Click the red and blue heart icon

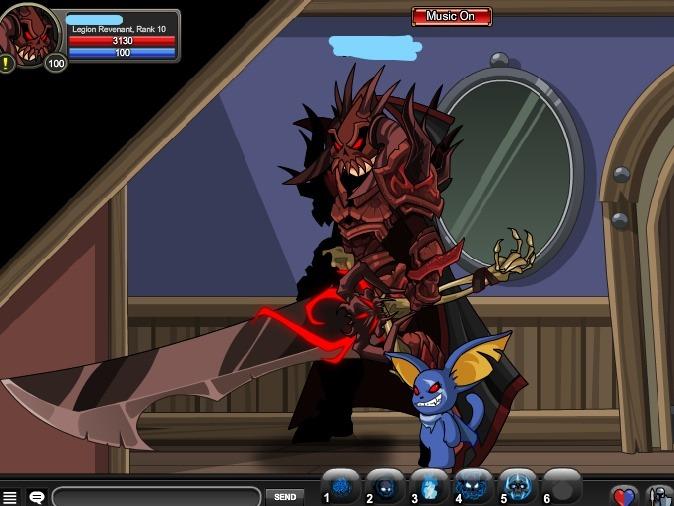click(624, 496)
